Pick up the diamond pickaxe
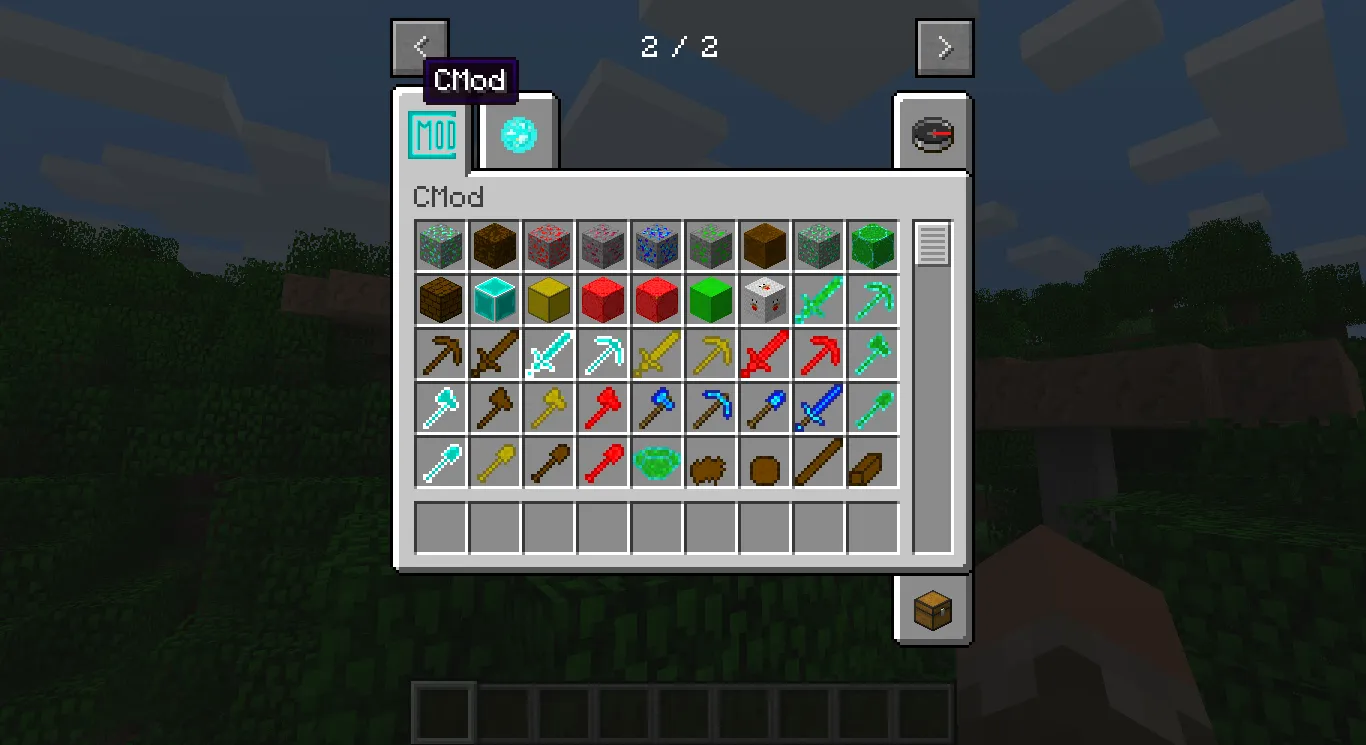The height and width of the screenshot is (745, 1366). pos(602,353)
